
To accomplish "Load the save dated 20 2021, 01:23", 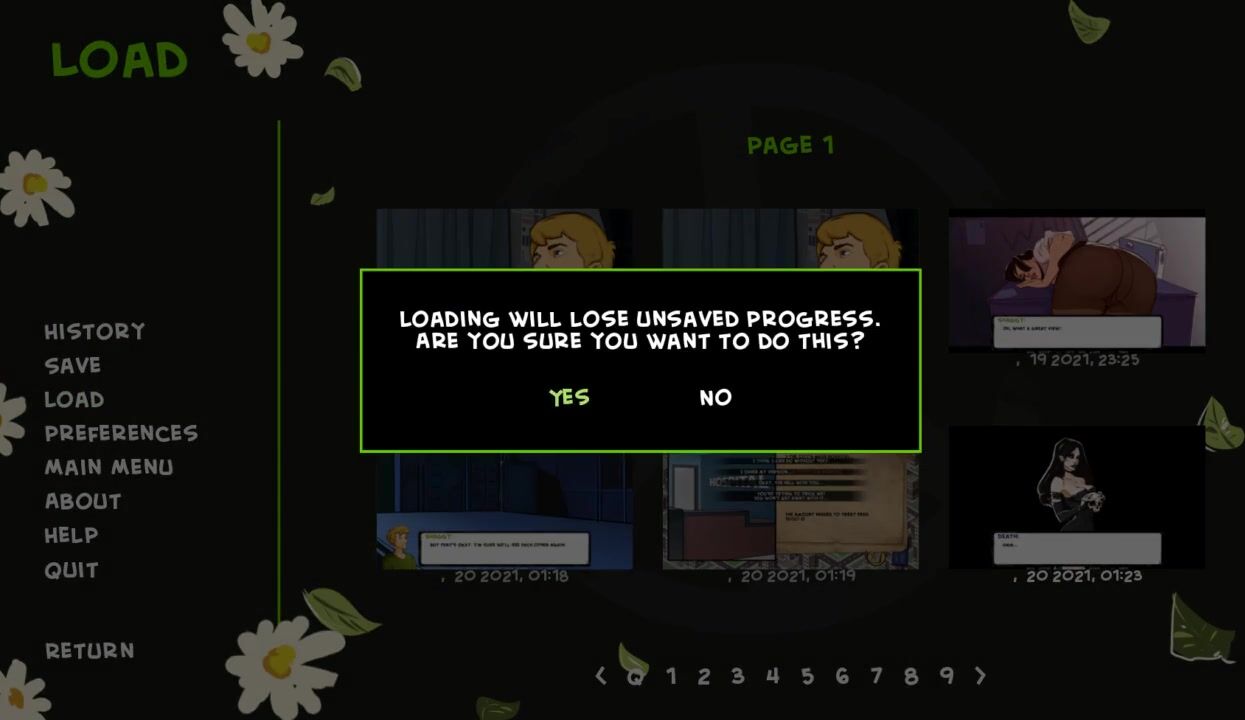I will [x=1077, y=497].
